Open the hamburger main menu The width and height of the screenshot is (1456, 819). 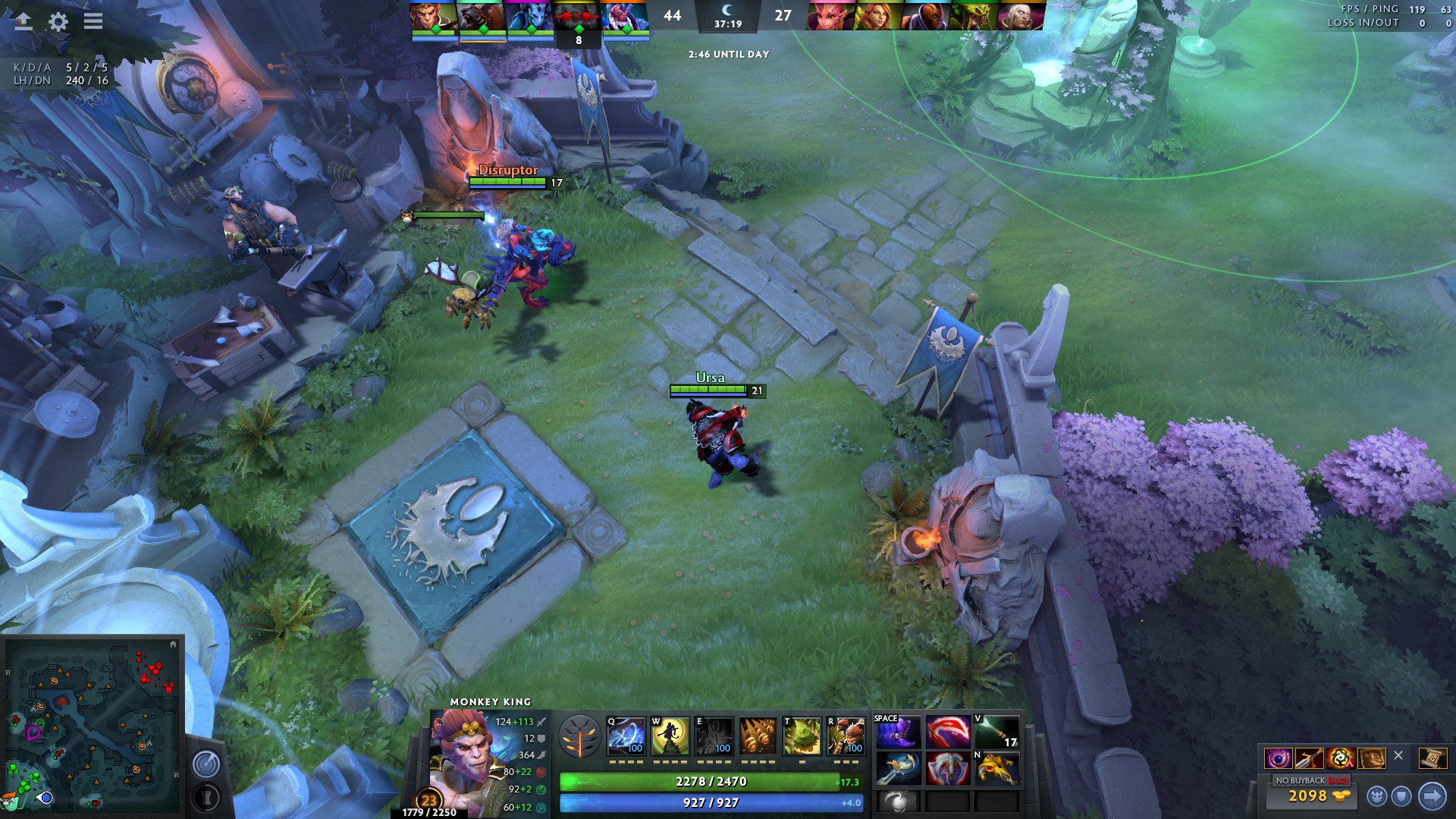tap(93, 21)
